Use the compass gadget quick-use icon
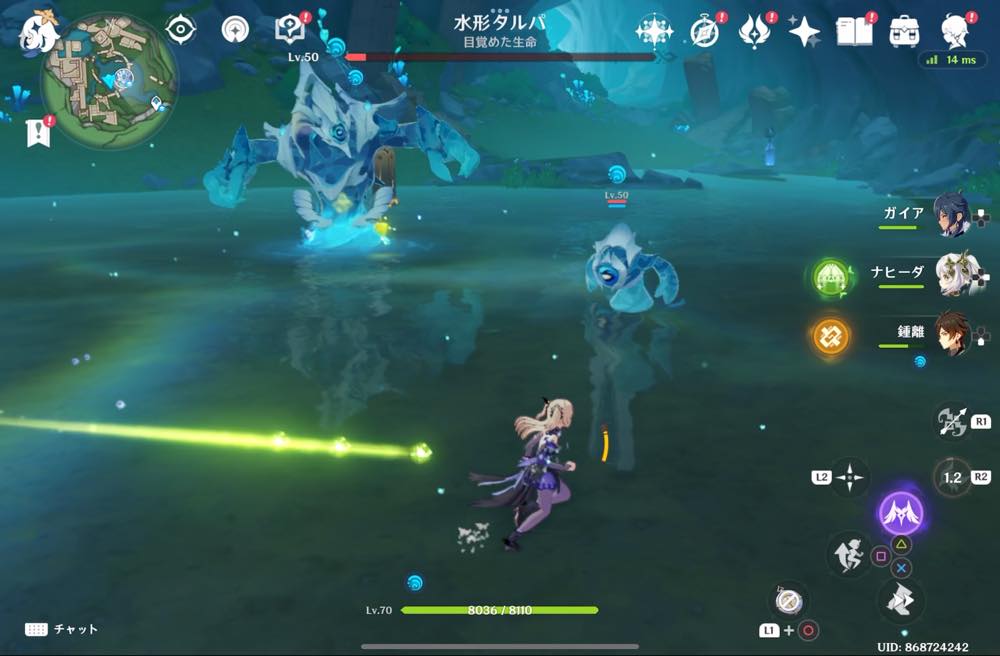Screen dimensions: 1000x656 pyautogui.click(x=787, y=600)
